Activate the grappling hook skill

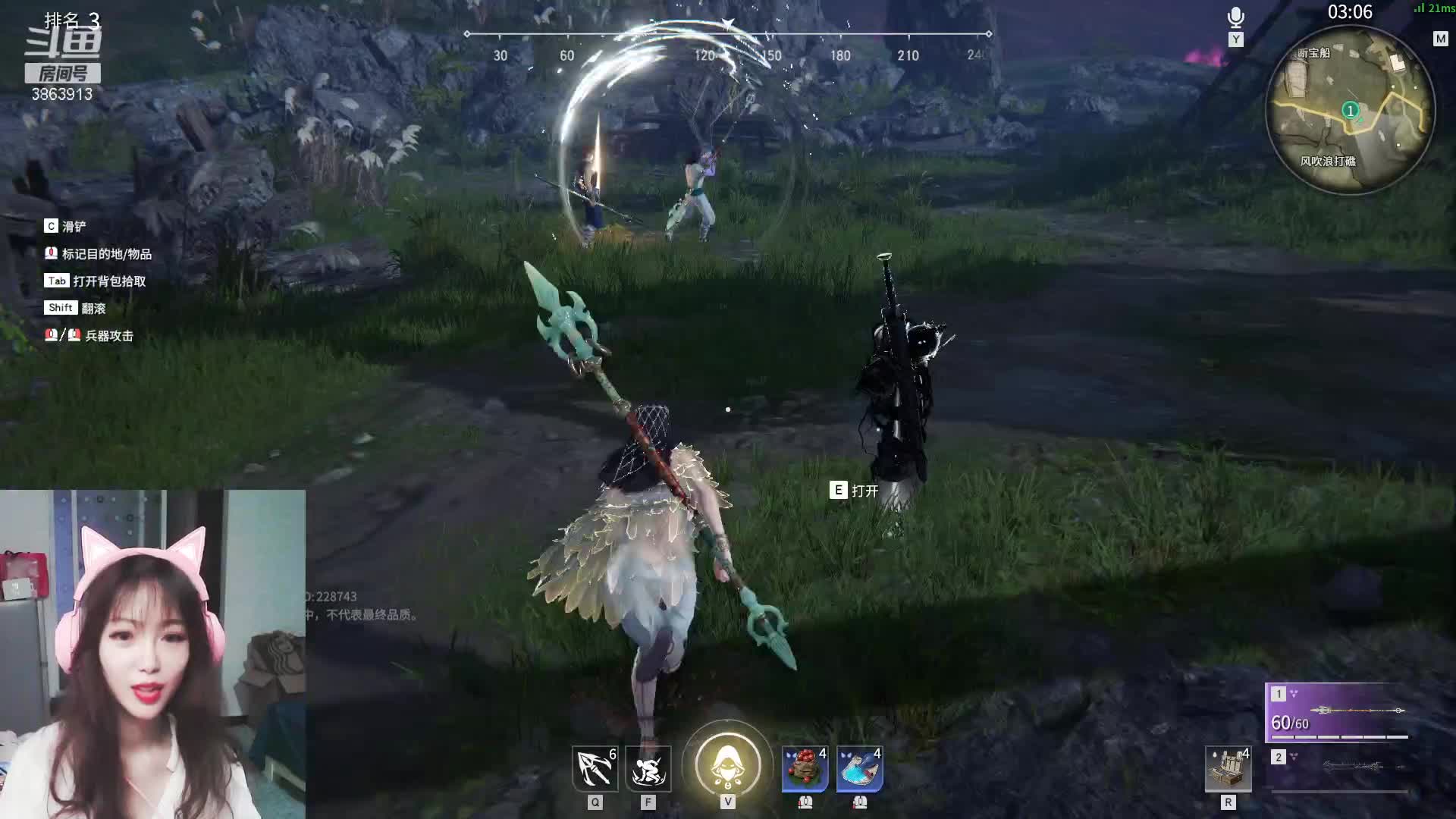click(595, 768)
